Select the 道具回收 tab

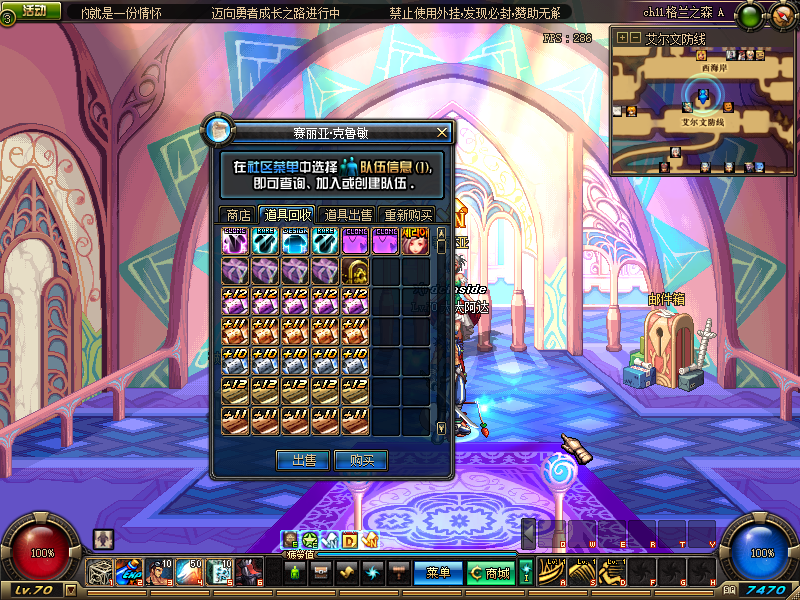287,214
